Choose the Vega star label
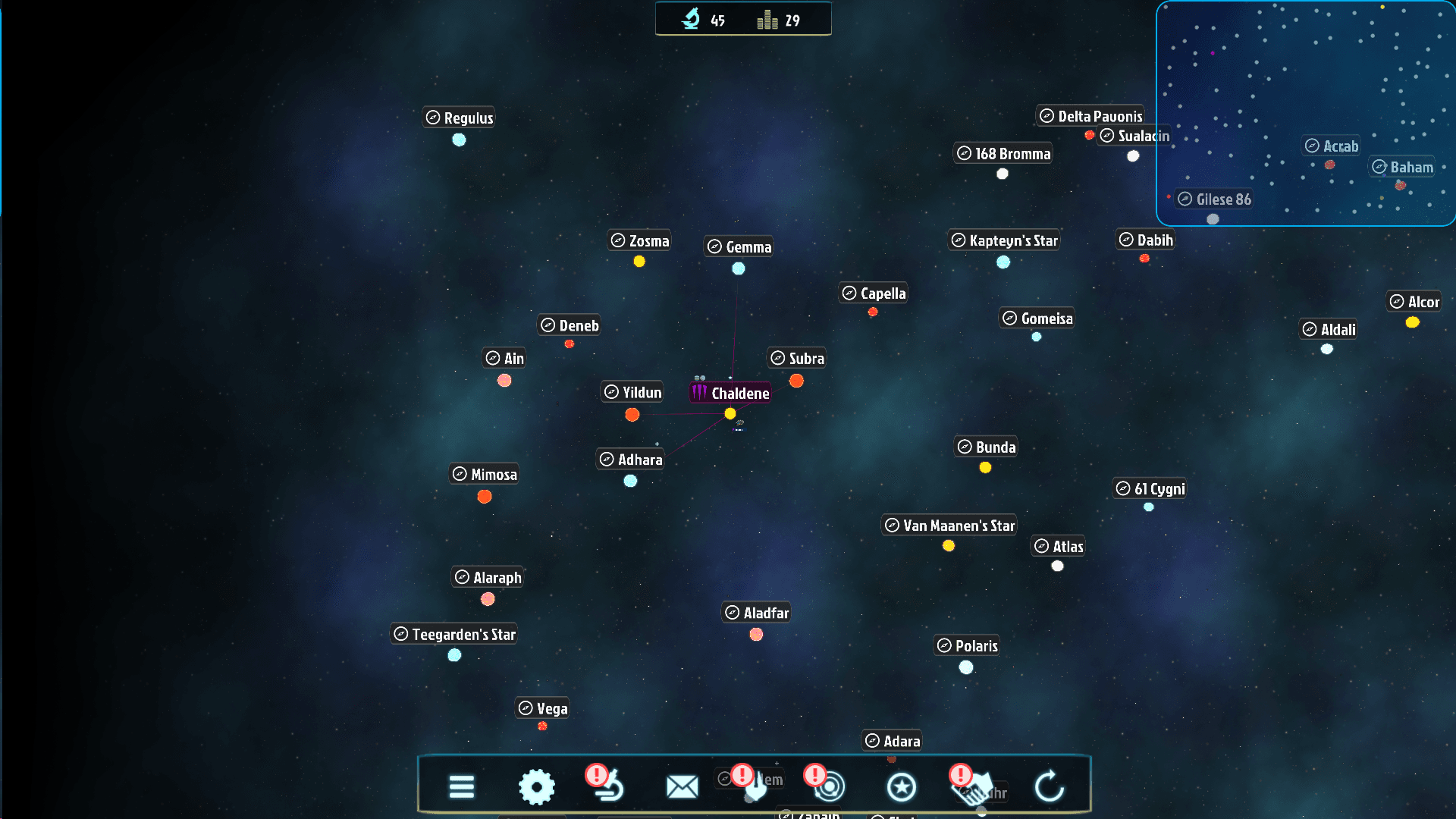1456x819 pixels. click(543, 708)
